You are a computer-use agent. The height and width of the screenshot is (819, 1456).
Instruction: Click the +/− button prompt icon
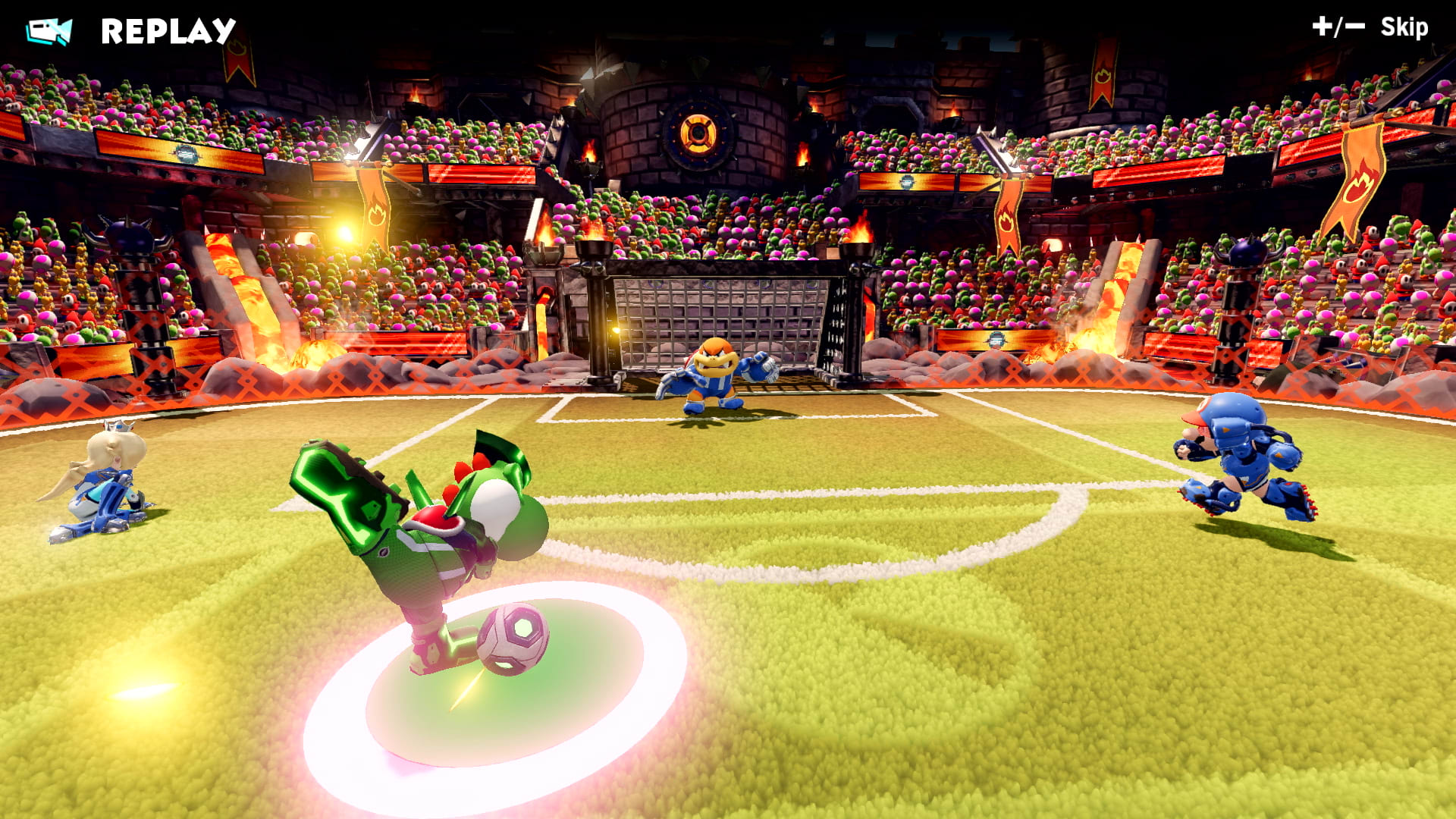[1336, 29]
